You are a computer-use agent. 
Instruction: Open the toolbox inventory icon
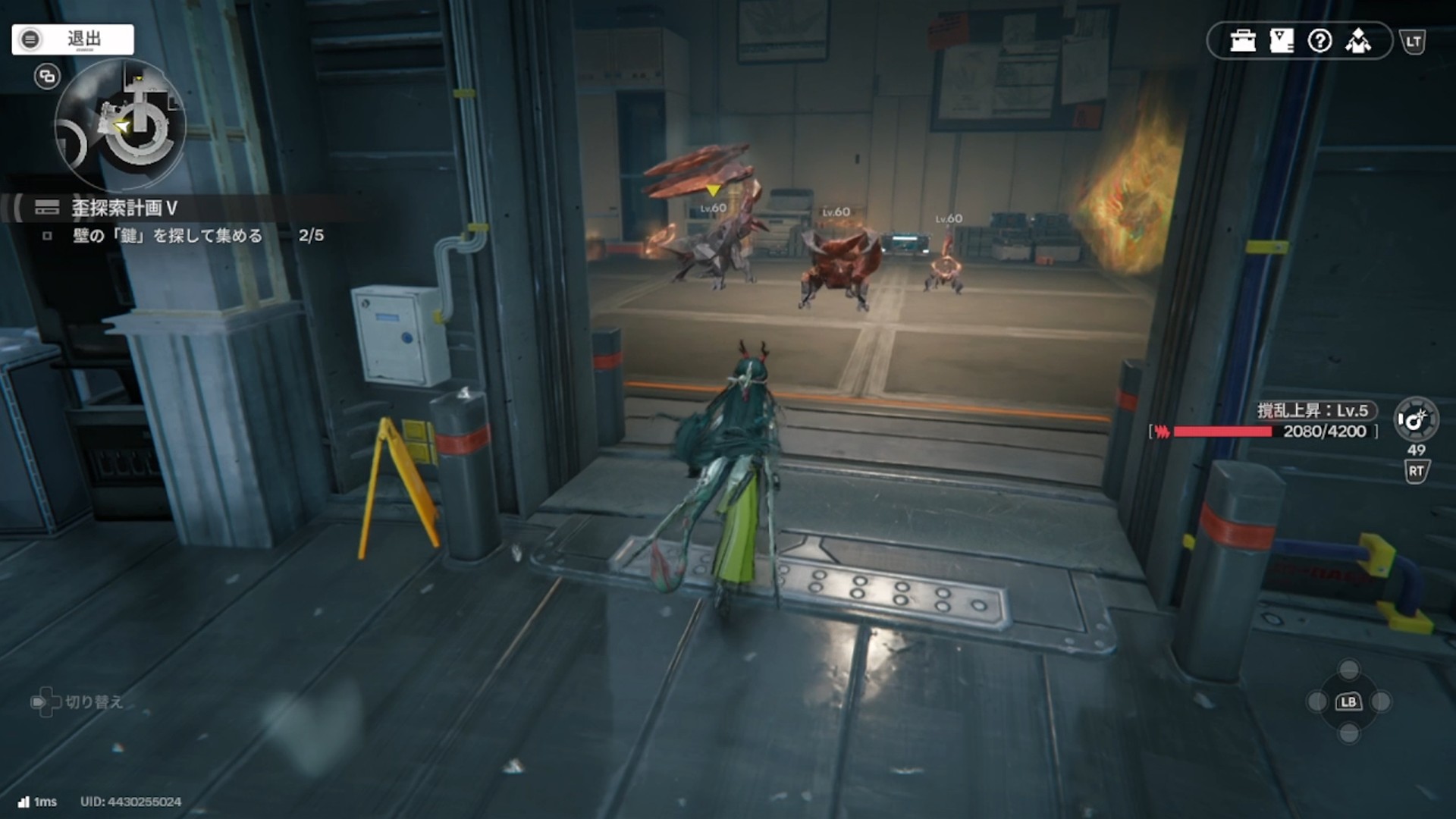tap(1243, 41)
